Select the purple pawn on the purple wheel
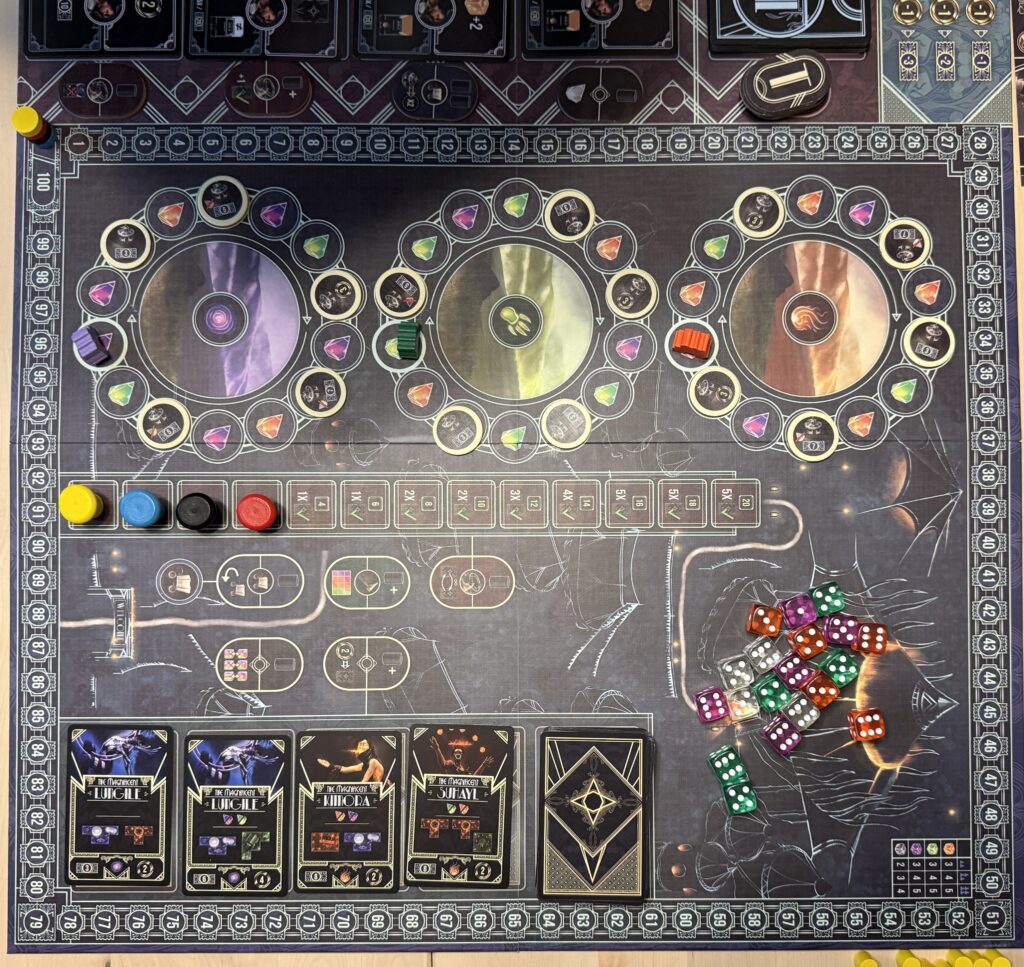 click(x=92, y=345)
